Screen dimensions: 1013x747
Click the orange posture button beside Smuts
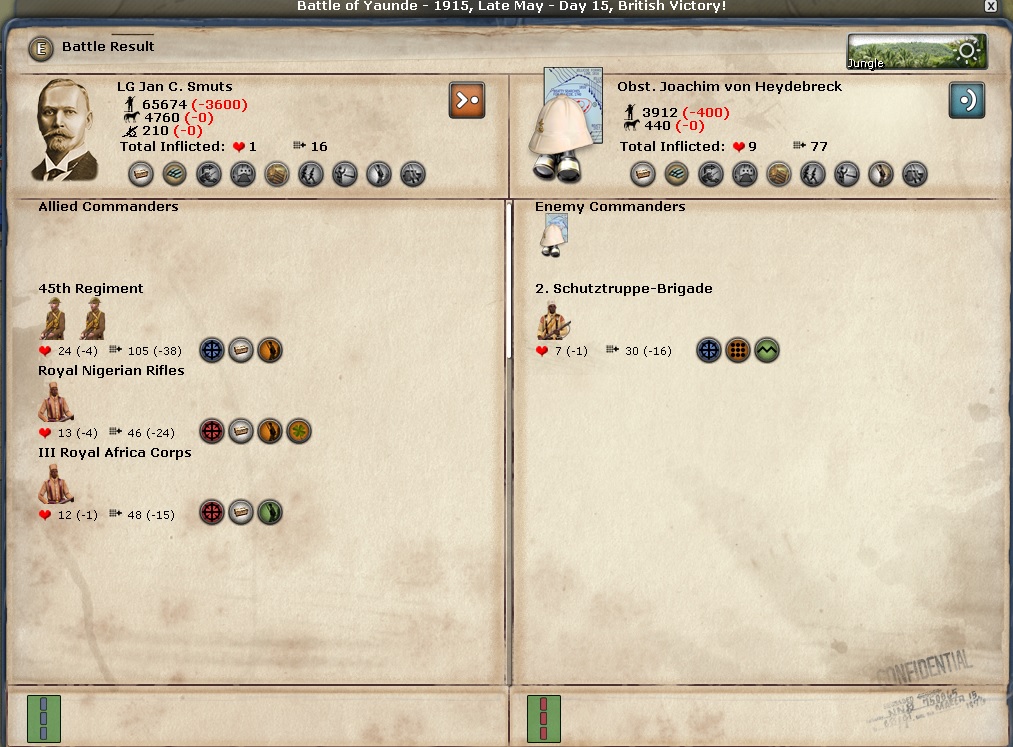pos(467,100)
